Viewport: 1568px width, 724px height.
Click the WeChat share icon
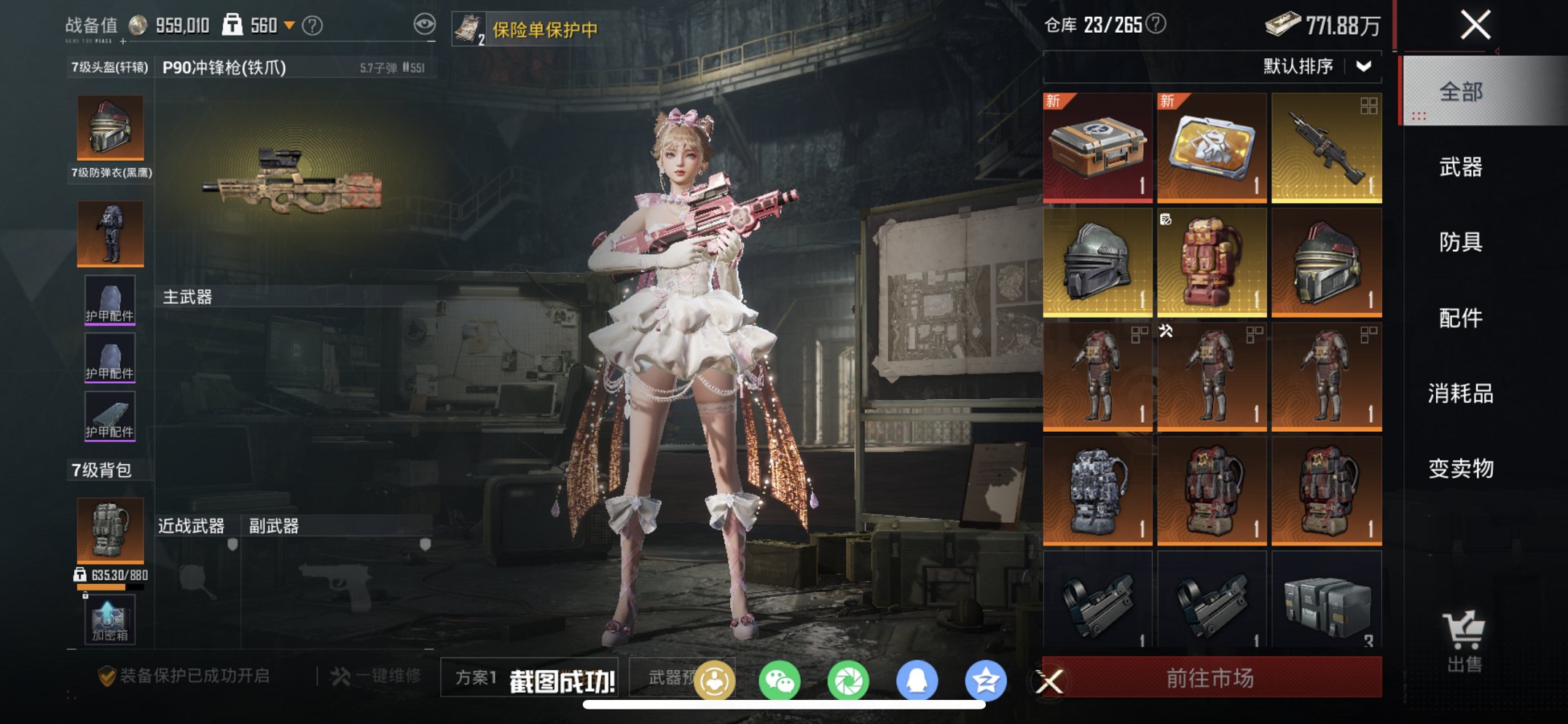[780, 679]
